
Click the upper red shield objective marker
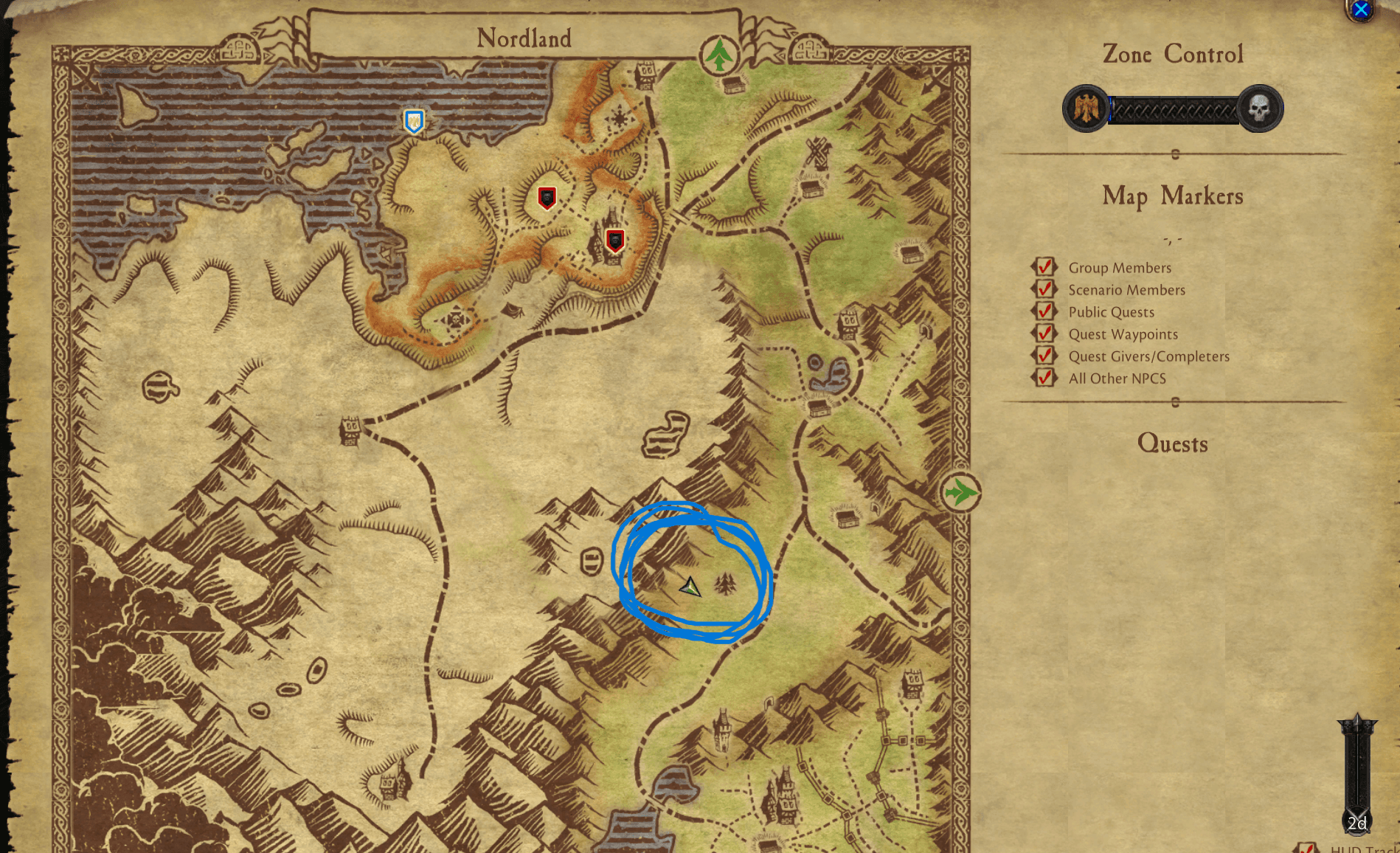tap(547, 198)
